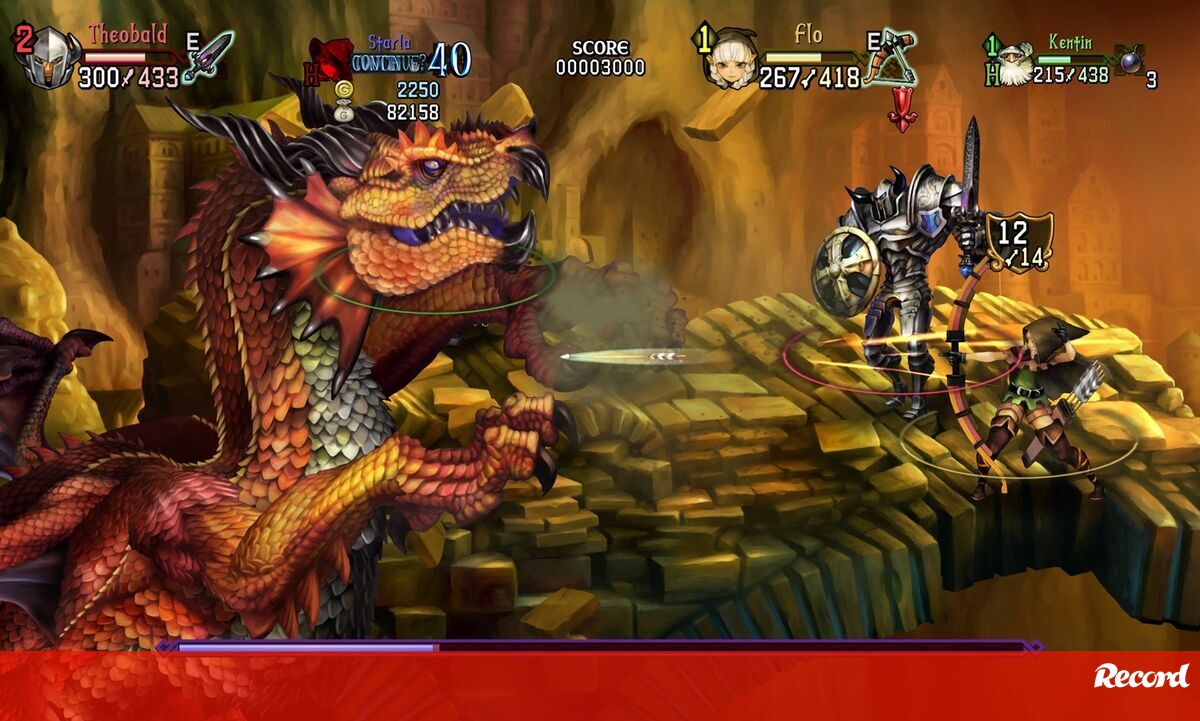The image size is (1200, 721).
Task: Select Theobald's knight helmet portrait
Action: tap(50, 60)
